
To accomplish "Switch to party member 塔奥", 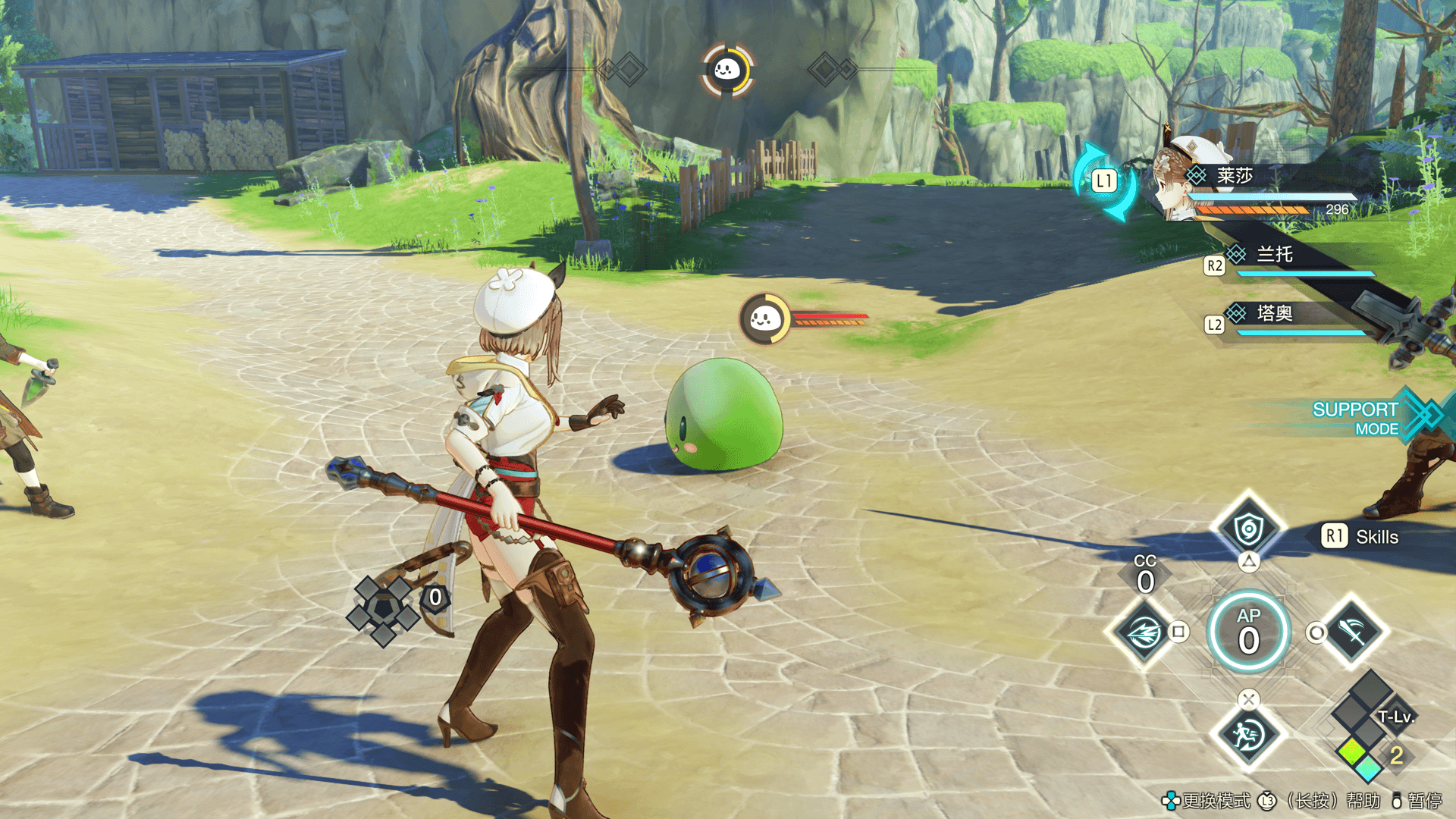I will coord(1275,313).
